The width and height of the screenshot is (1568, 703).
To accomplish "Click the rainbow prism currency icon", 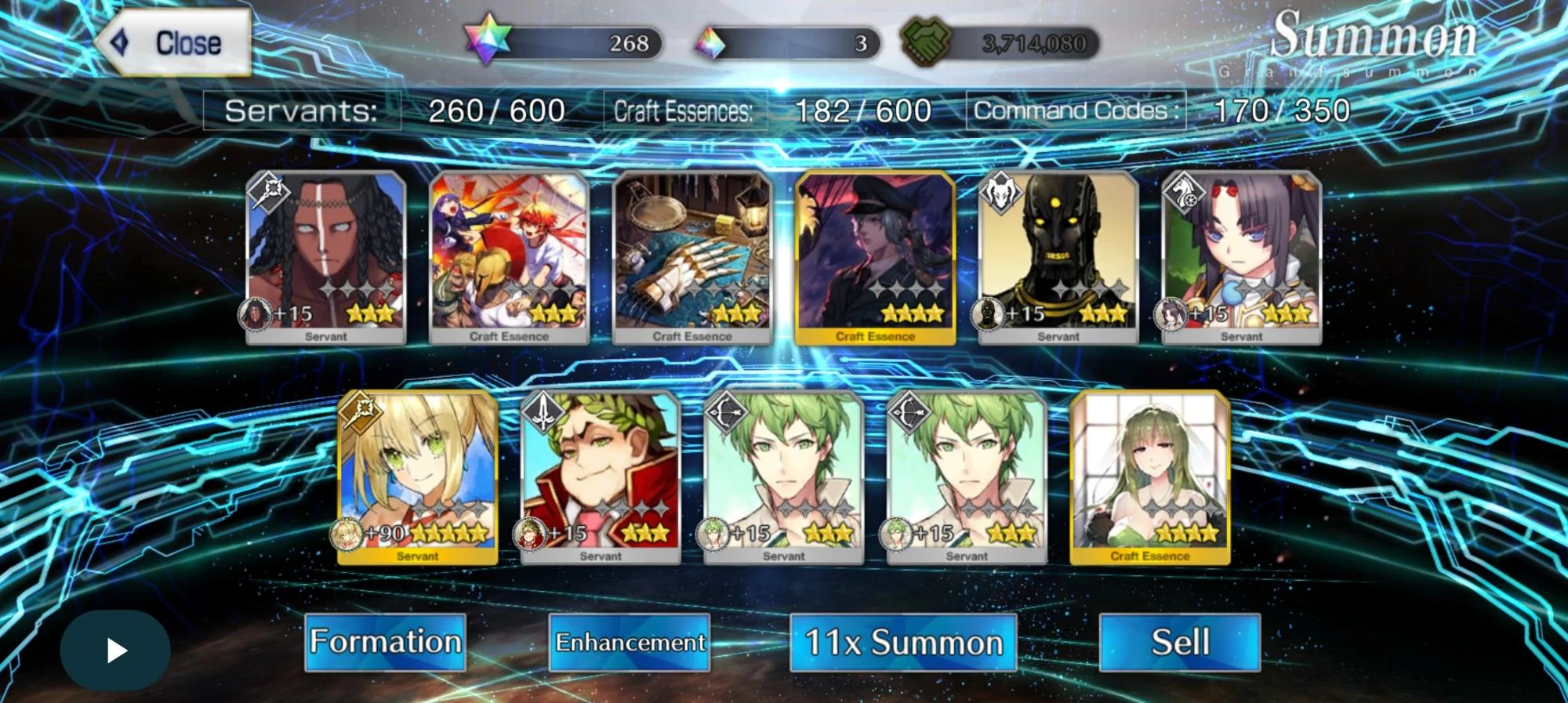I will 710,42.
